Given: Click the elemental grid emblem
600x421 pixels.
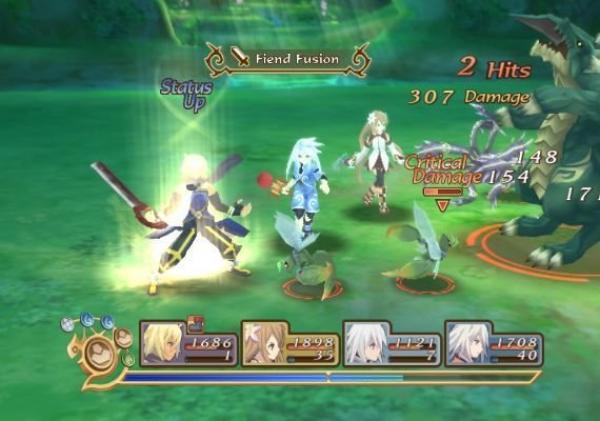Looking at the screenshot, I should click(100, 352).
